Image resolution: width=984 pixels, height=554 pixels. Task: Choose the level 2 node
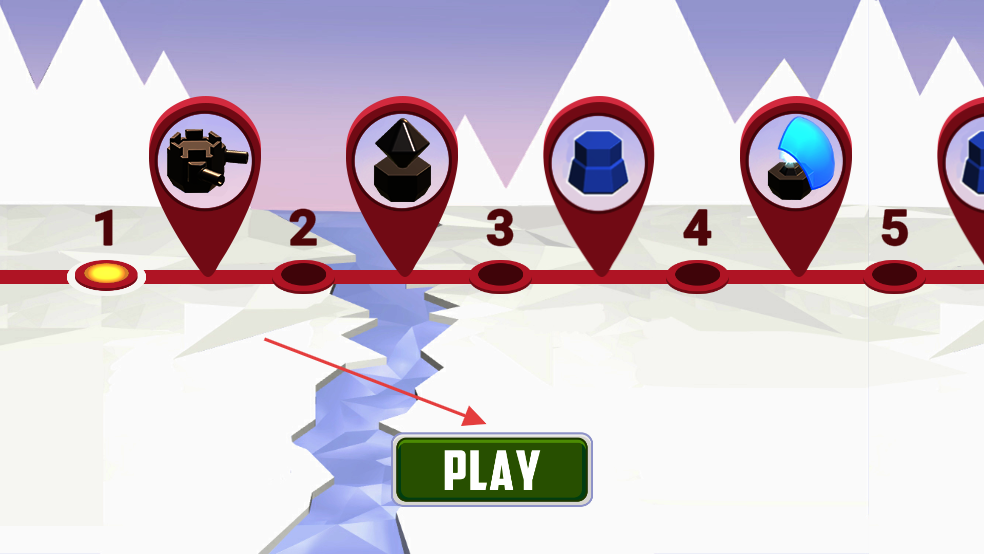tap(303, 274)
